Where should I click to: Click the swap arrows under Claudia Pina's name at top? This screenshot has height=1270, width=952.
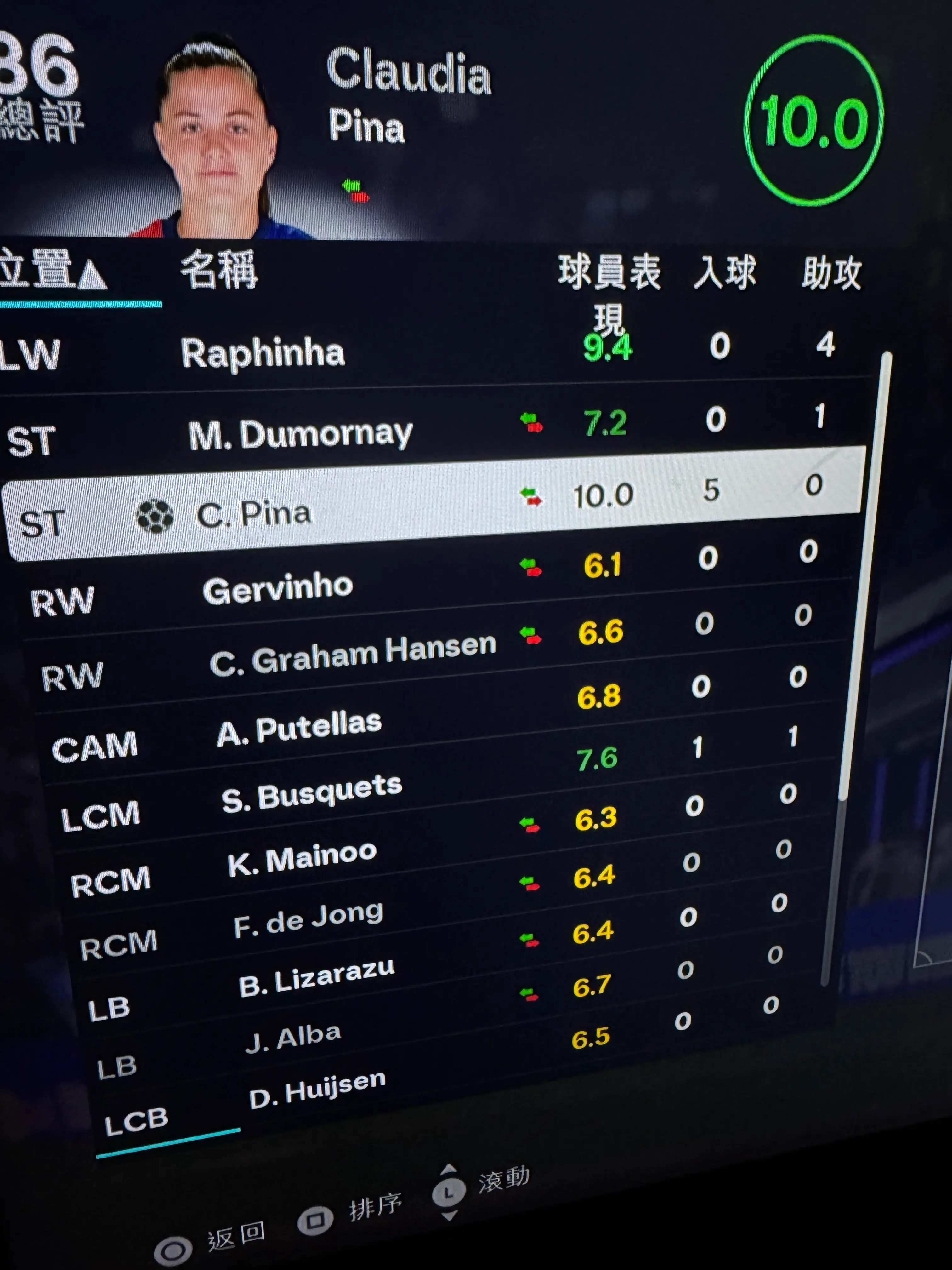354,191
